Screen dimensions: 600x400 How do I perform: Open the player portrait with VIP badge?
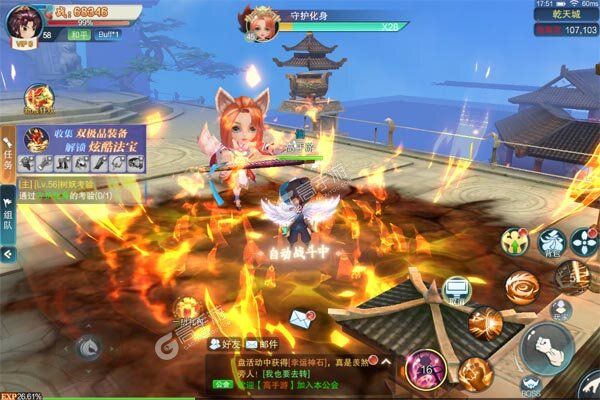tap(22, 23)
